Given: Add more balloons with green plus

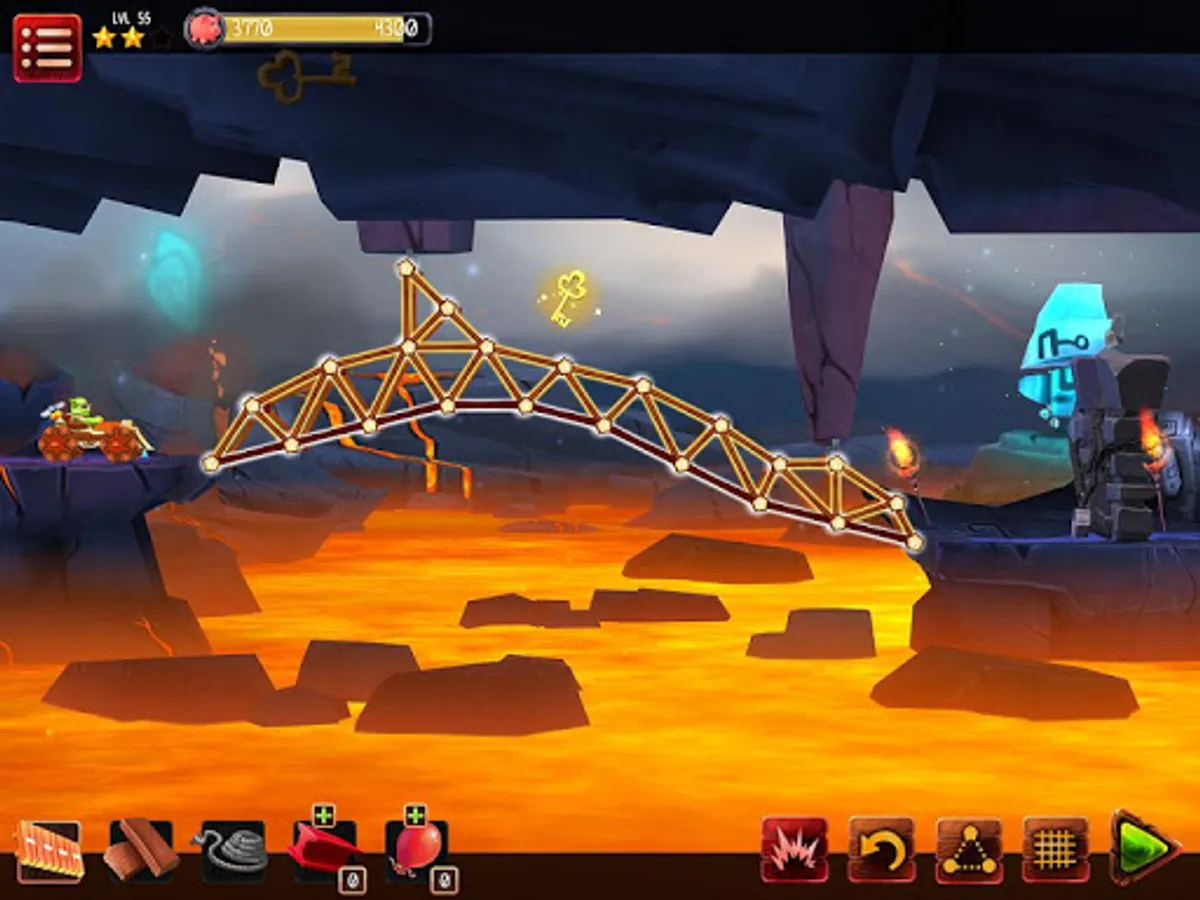Looking at the screenshot, I should 415,815.
